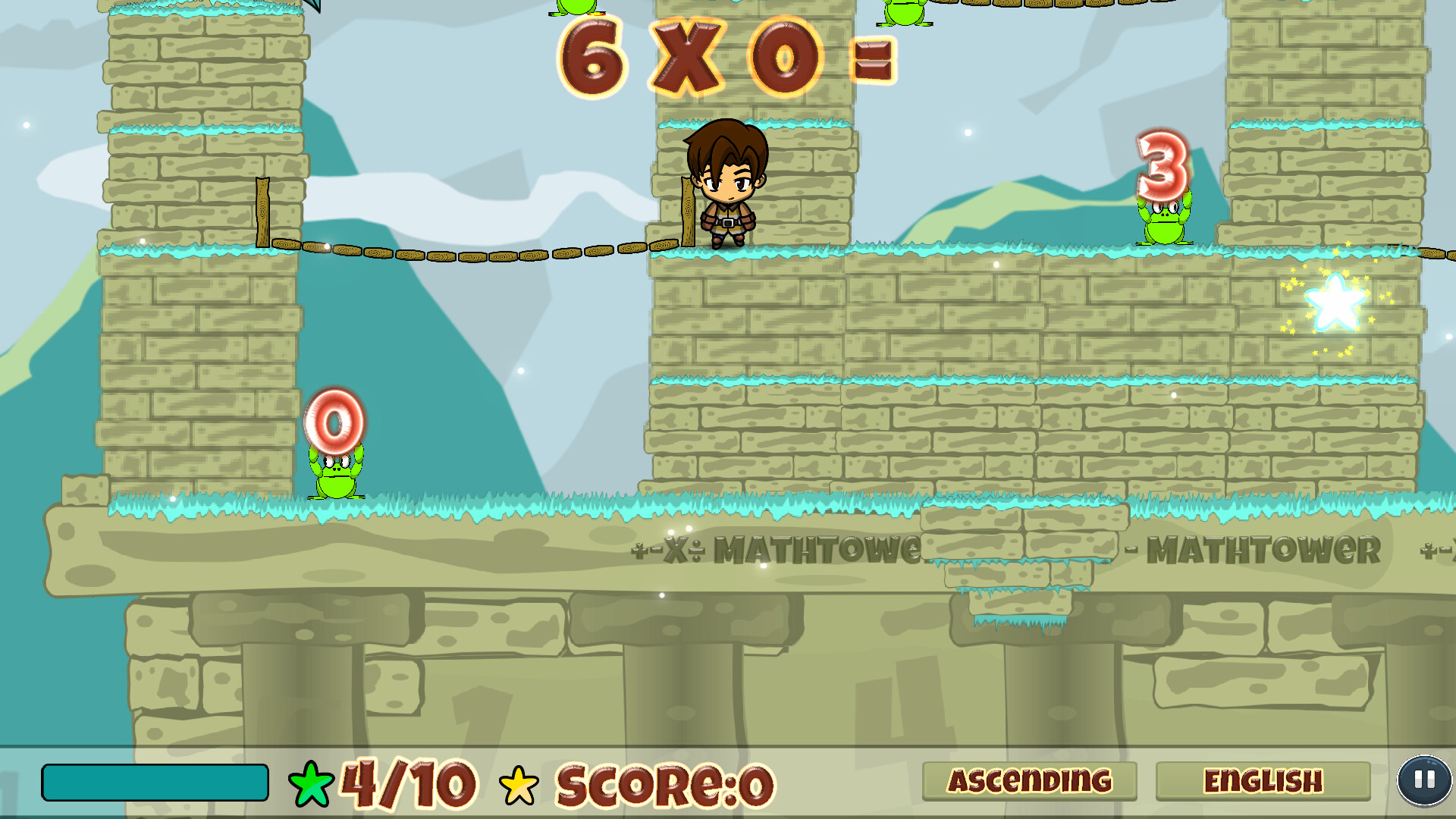The height and width of the screenshot is (819, 1456).
Task: Select the frog at the top of the middle tower
Action: [x=576, y=9]
